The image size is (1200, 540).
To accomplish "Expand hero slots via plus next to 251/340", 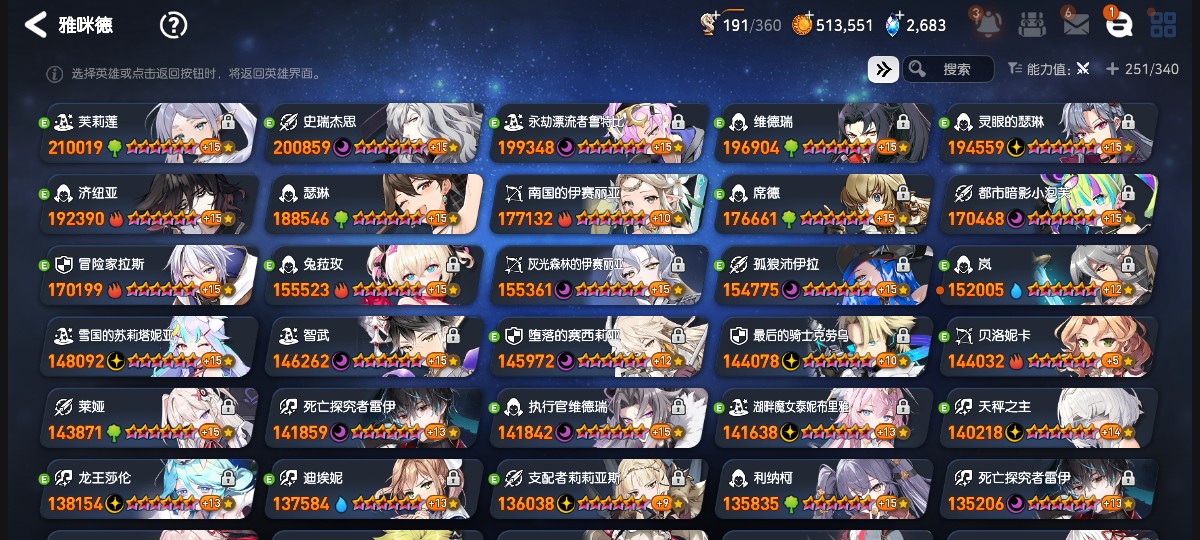I will coord(1112,69).
